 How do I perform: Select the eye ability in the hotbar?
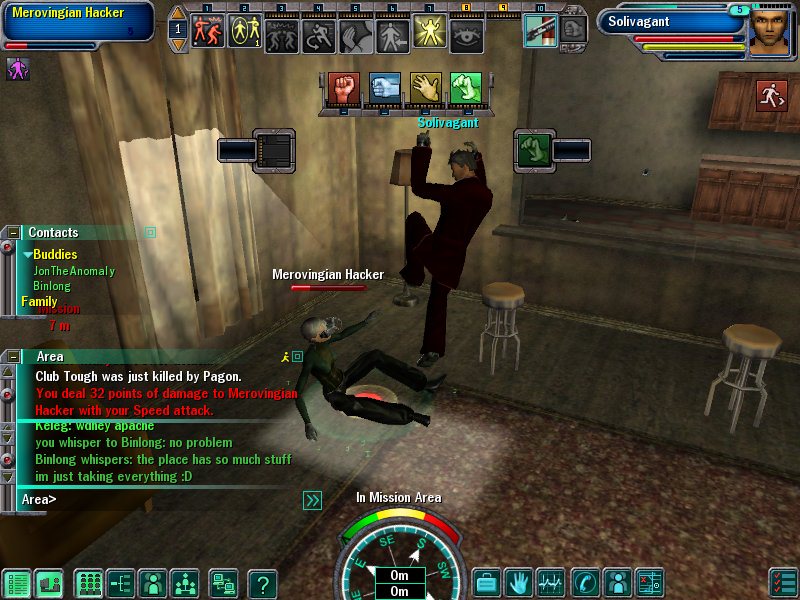click(x=466, y=31)
